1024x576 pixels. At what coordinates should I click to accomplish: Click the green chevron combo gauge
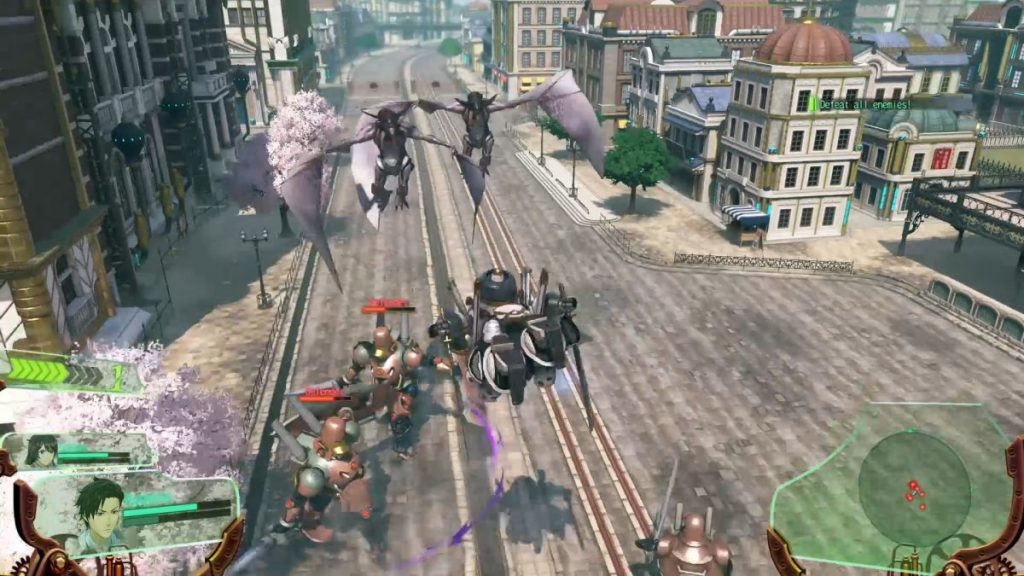coord(67,373)
